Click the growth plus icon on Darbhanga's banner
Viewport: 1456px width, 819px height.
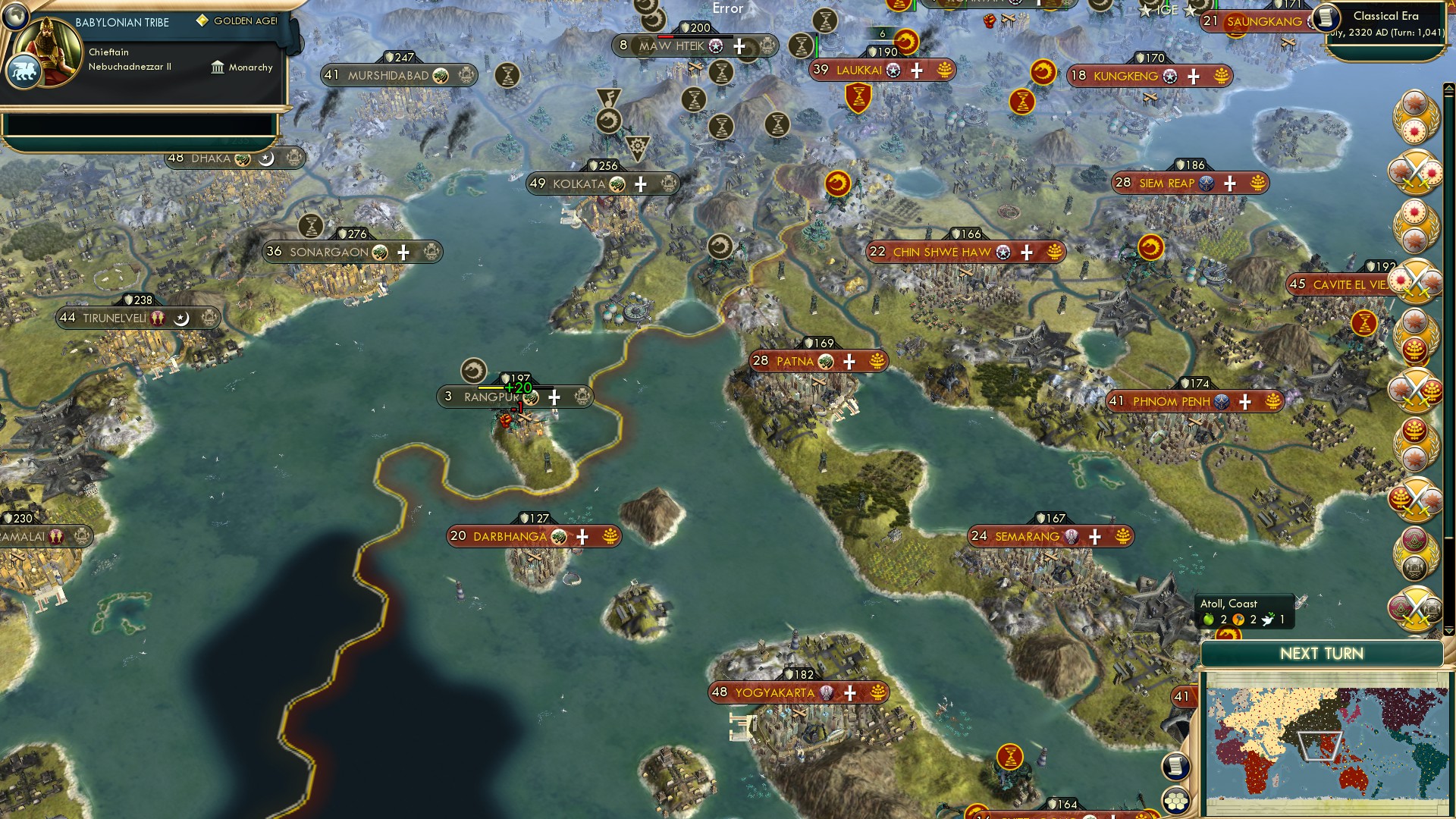click(582, 536)
